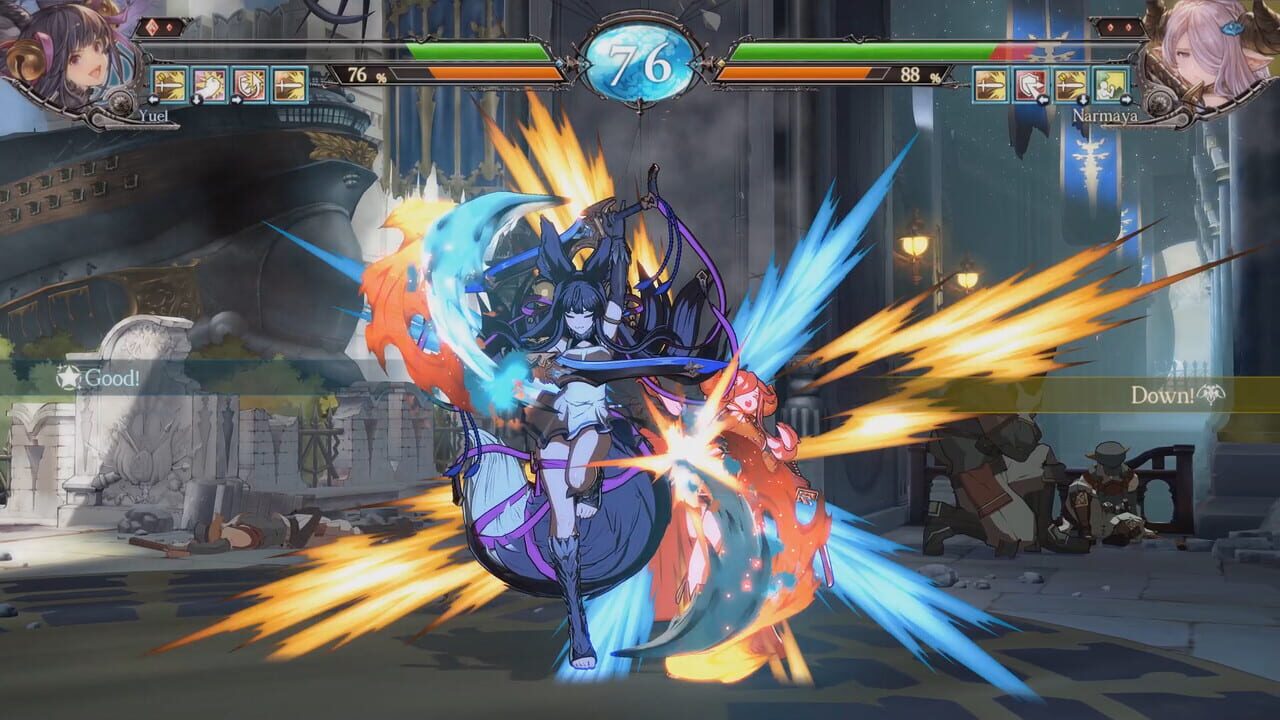Select Narmaya's first sword skill icon

click(x=991, y=84)
